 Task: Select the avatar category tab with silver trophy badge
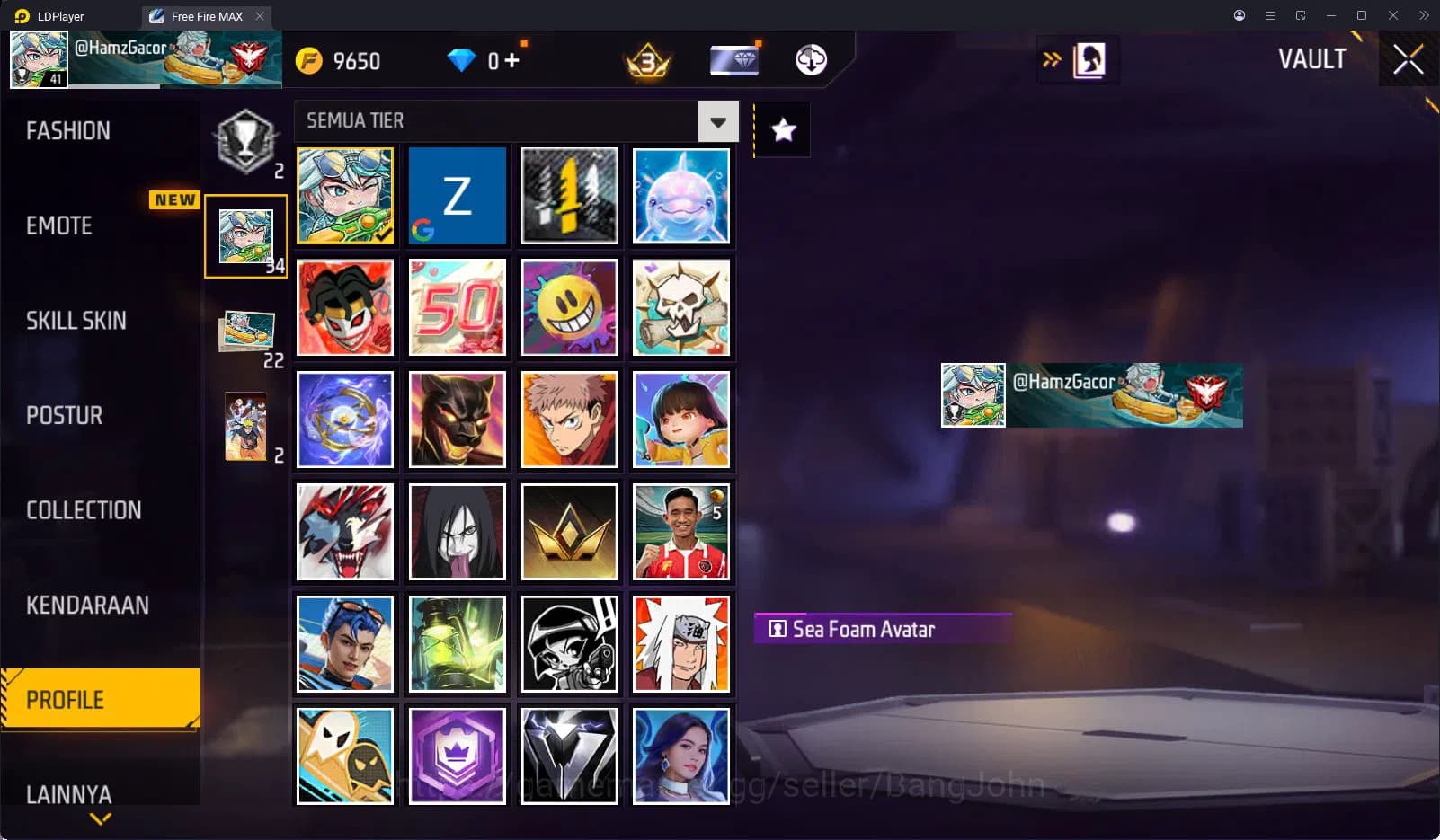coord(245,139)
